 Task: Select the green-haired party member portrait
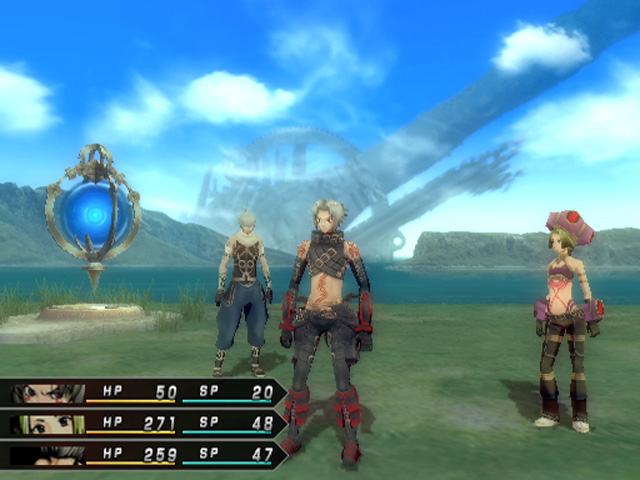(48, 425)
